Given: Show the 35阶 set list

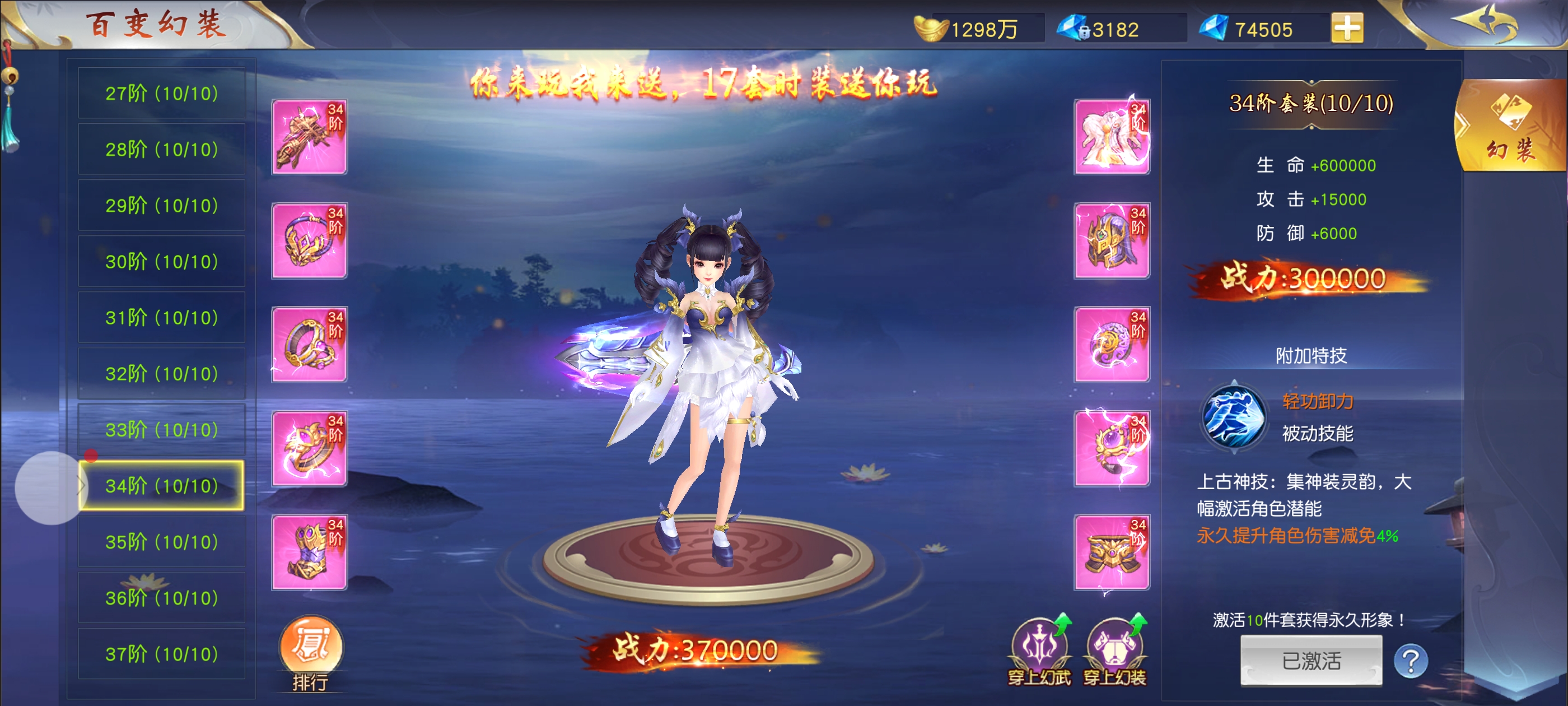Looking at the screenshot, I should tap(161, 541).
